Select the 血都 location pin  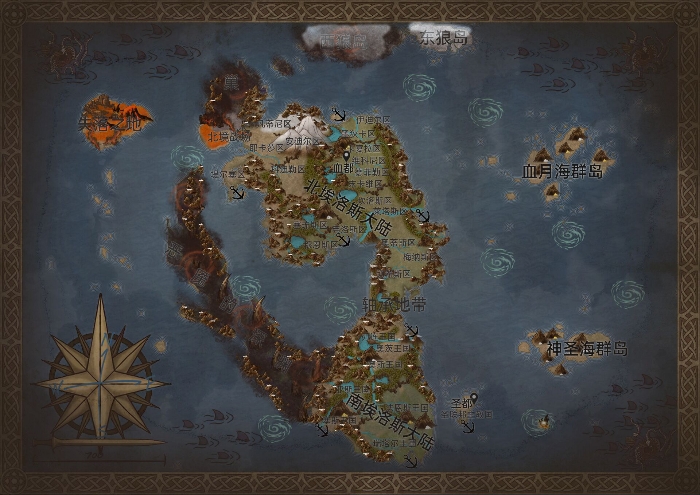347,156
